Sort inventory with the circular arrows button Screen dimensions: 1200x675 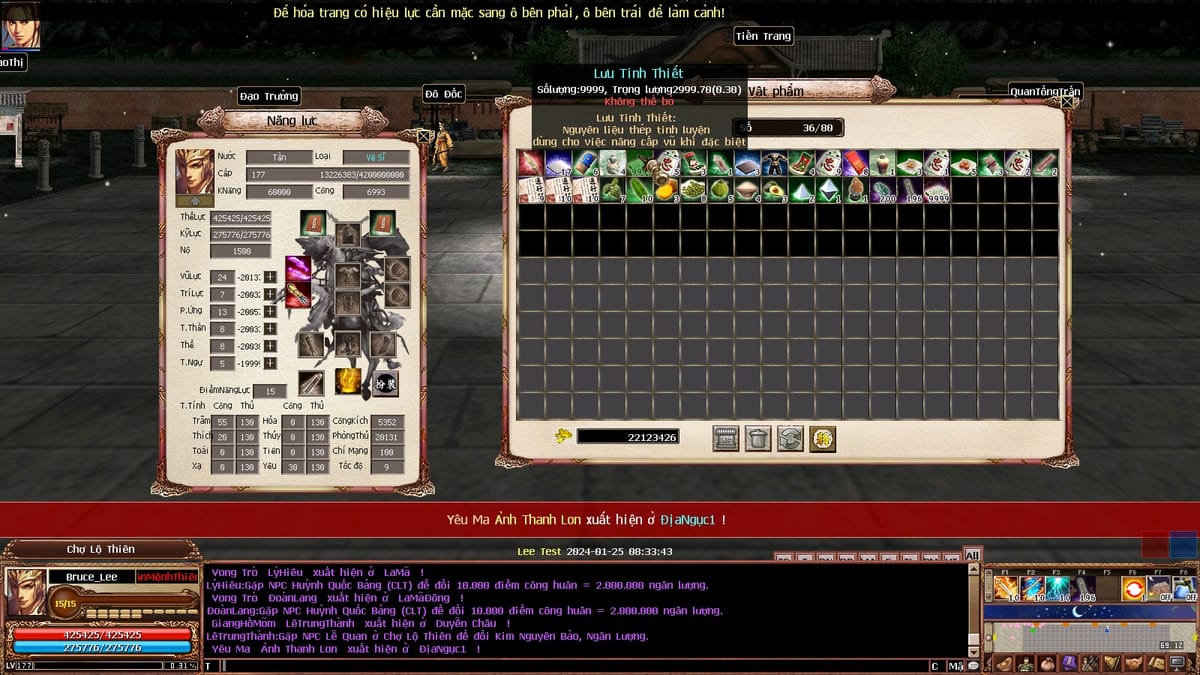pyautogui.click(x=790, y=438)
